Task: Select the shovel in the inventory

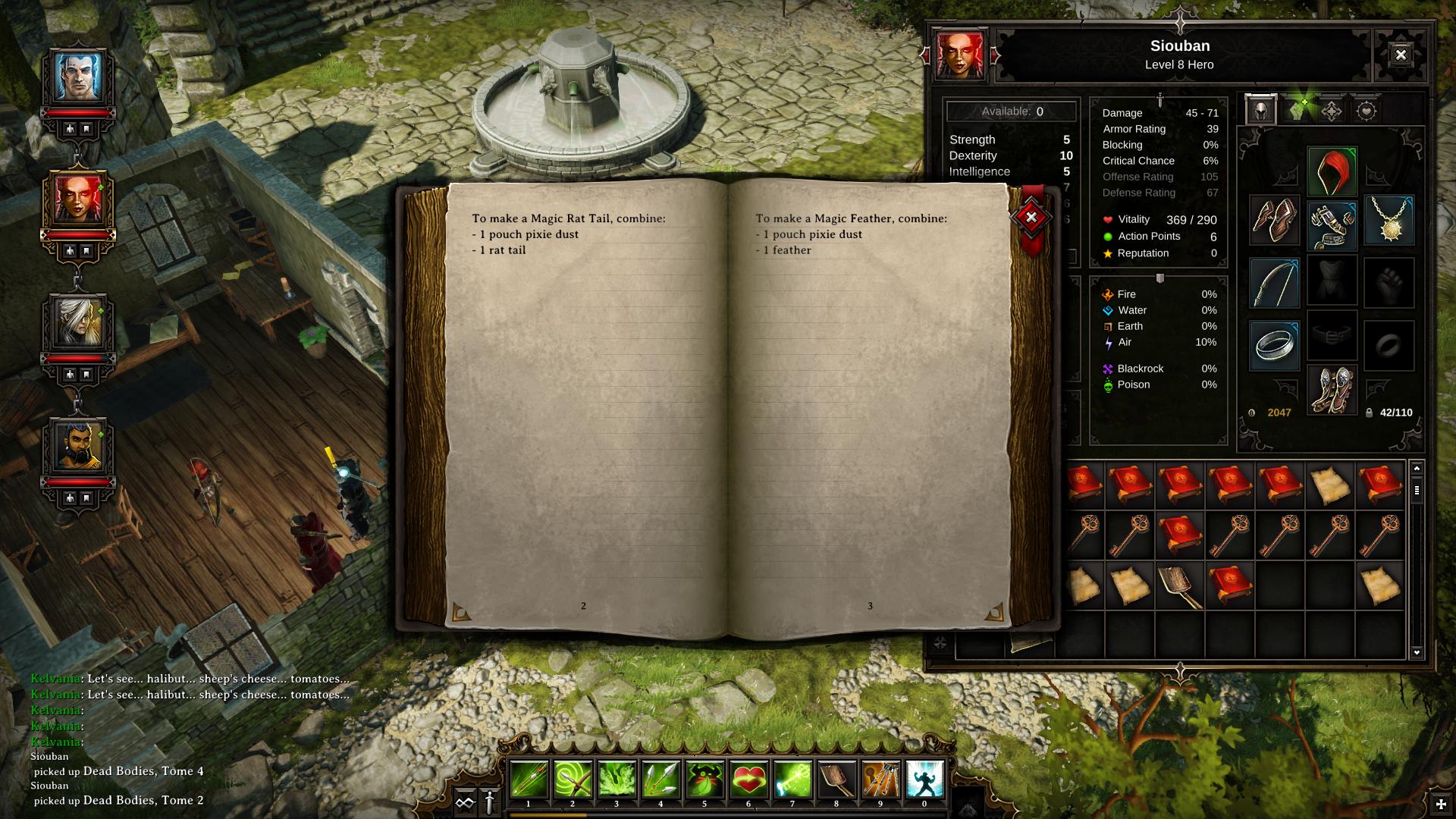Action: pos(1179,585)
